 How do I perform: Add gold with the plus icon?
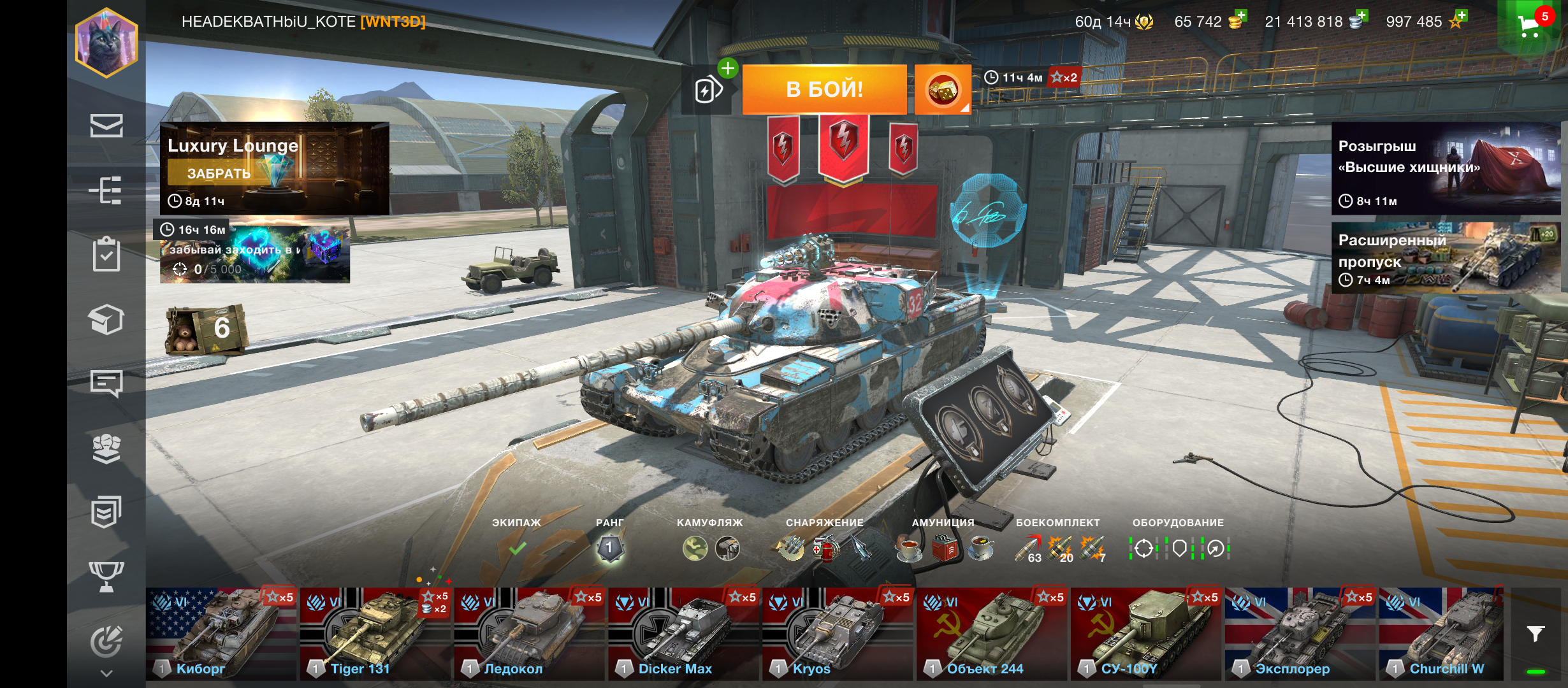click(x=1240, y=16)
